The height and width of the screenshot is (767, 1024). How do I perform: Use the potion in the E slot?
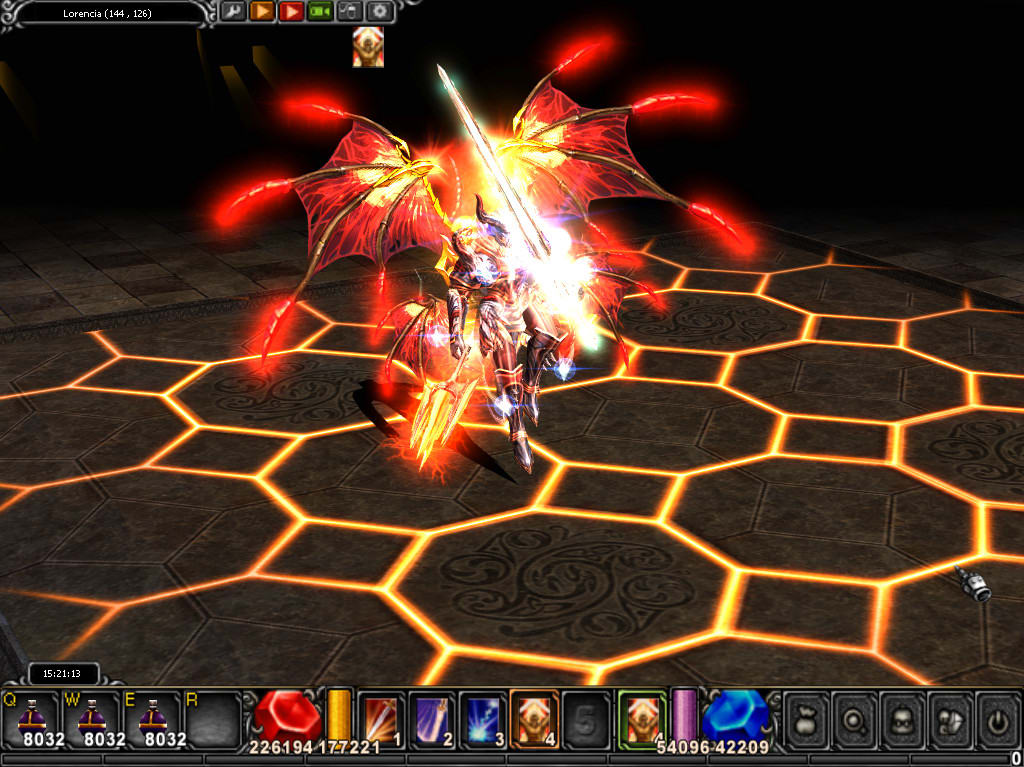coord(152,717)
